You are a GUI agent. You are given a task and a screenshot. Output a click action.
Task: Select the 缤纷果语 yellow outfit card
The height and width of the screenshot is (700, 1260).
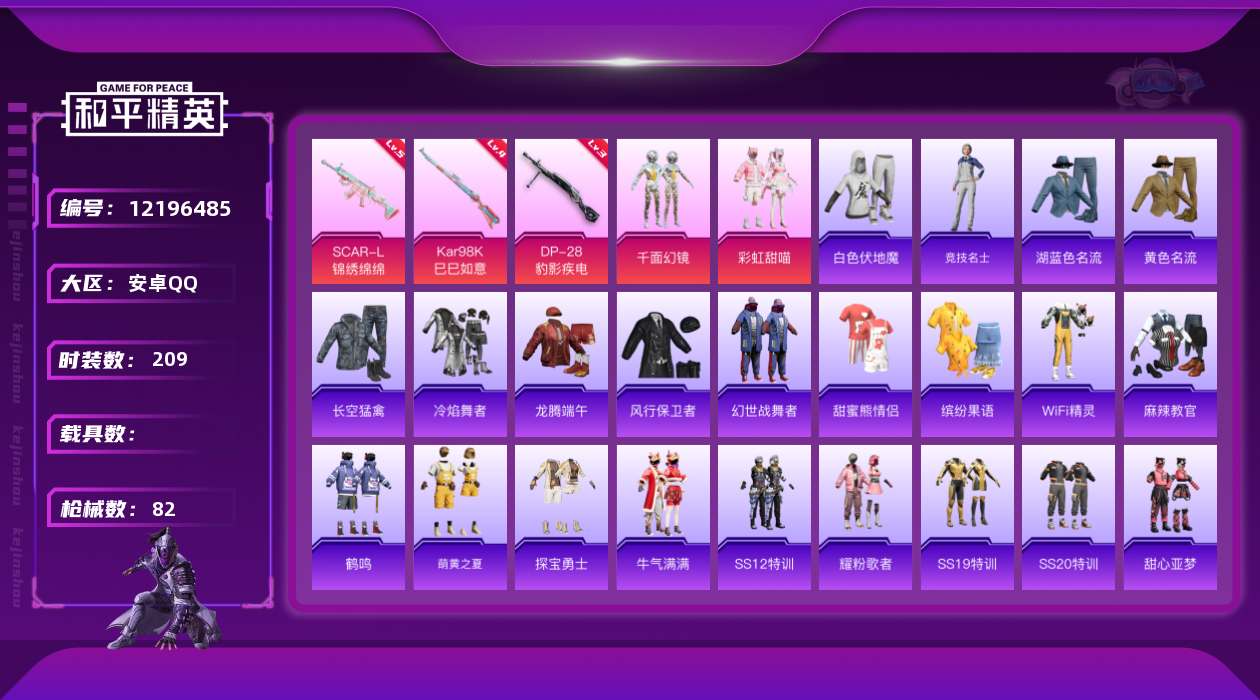coord(967,364)
